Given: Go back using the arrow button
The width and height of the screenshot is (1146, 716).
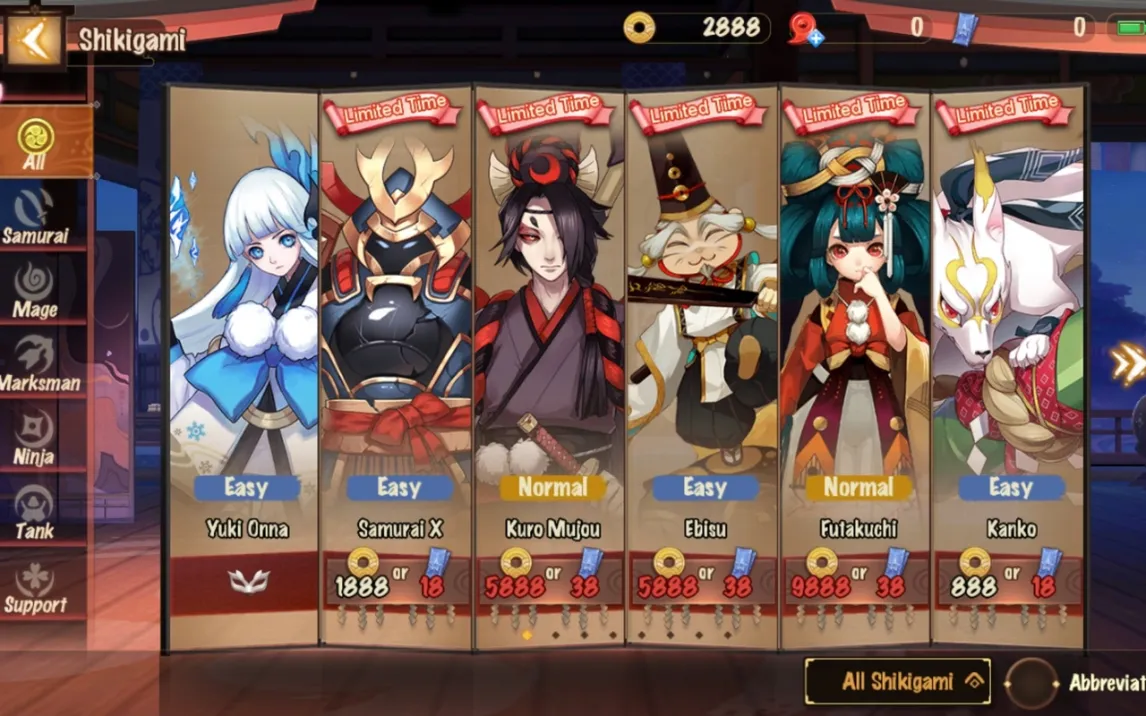Looking at the screenshot, I should 35,39.
